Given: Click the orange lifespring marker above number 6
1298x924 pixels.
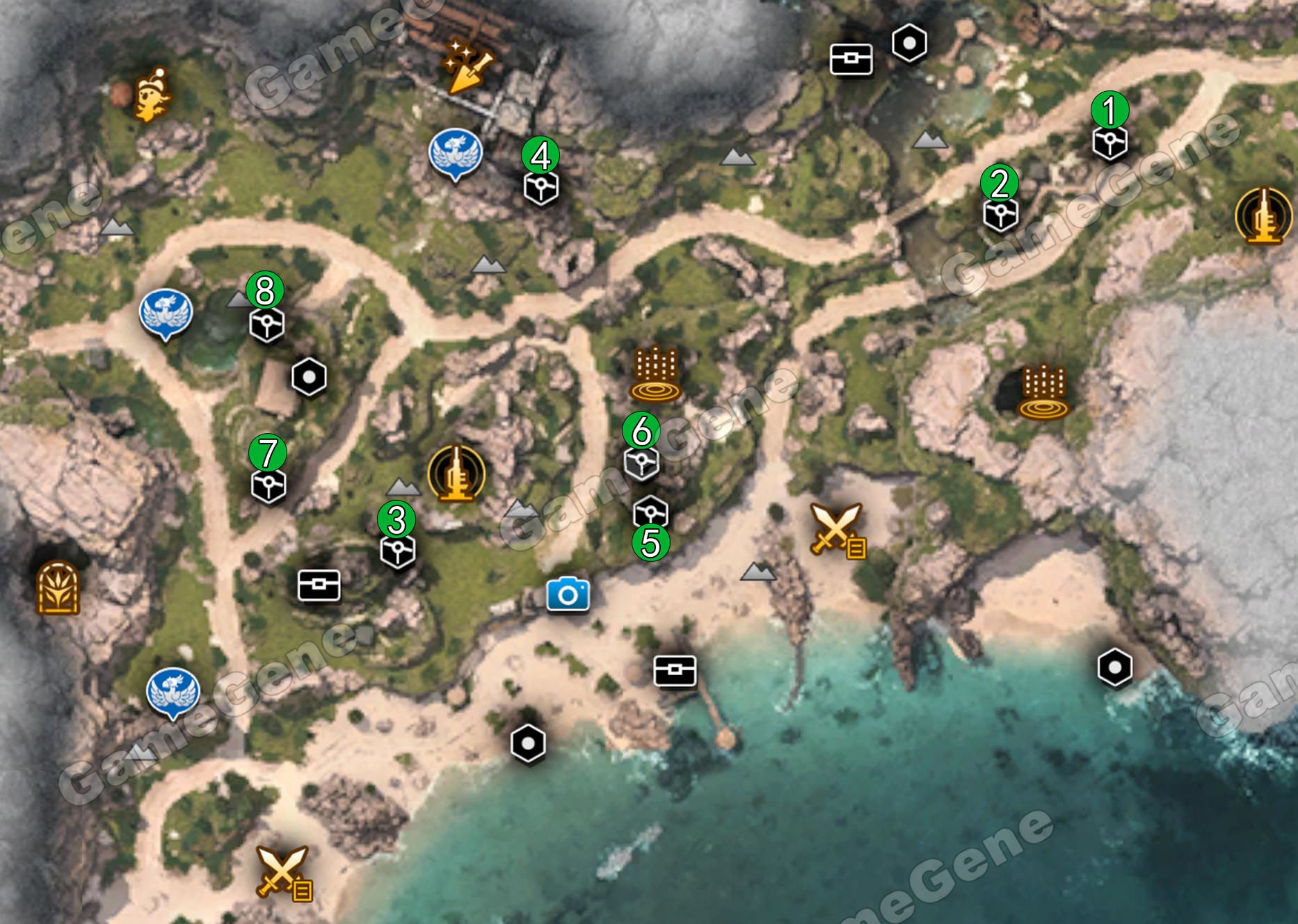Looking at the screenshot, I should tap(655, 374).
